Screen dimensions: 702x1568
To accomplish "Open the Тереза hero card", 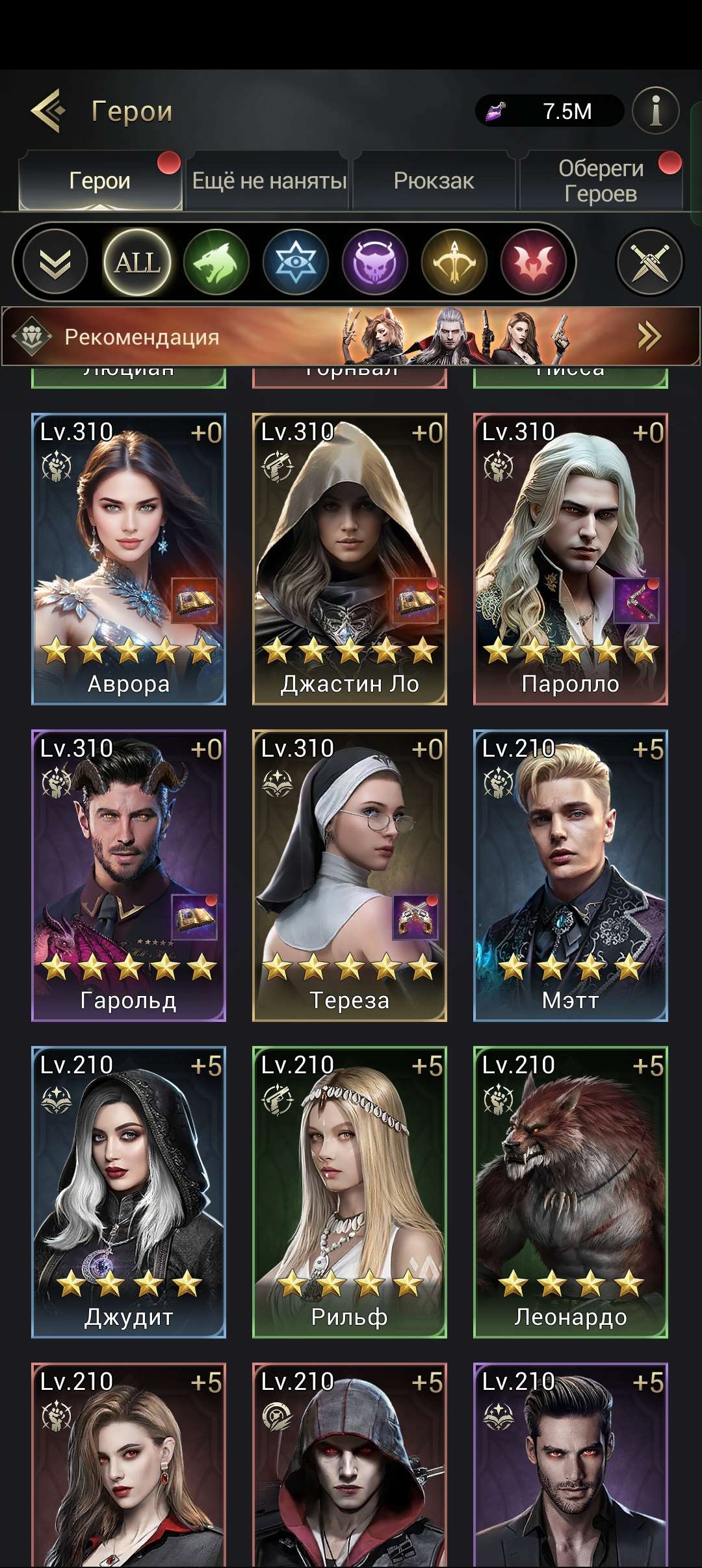I will tap(350, 876).
